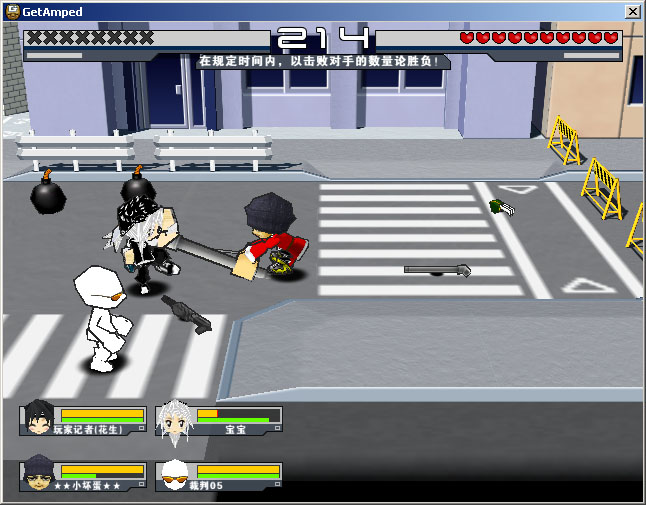Select the white-haired 宝宝 player portrait

click(174, 419)
